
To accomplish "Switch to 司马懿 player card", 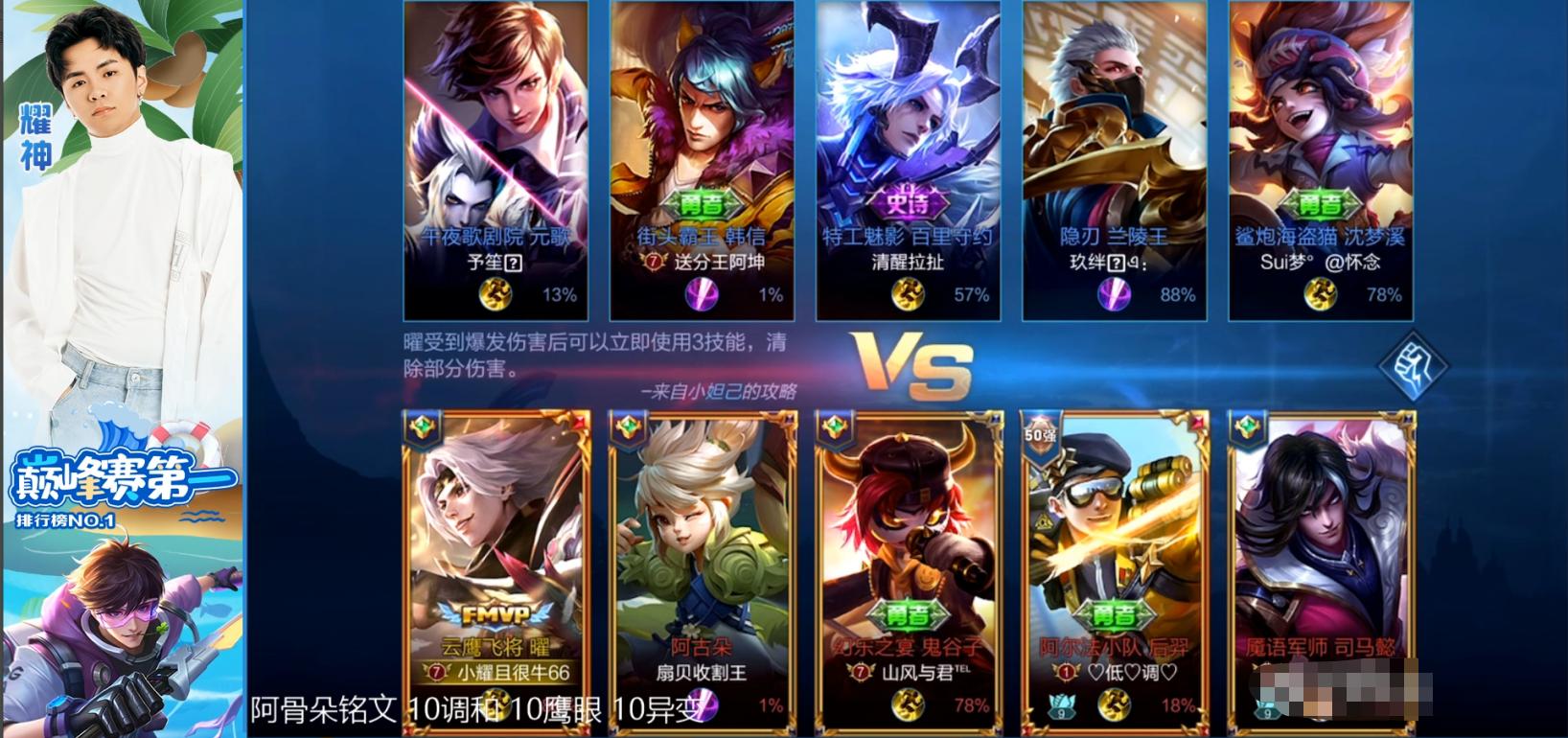I will click(x=1323, y=565).
